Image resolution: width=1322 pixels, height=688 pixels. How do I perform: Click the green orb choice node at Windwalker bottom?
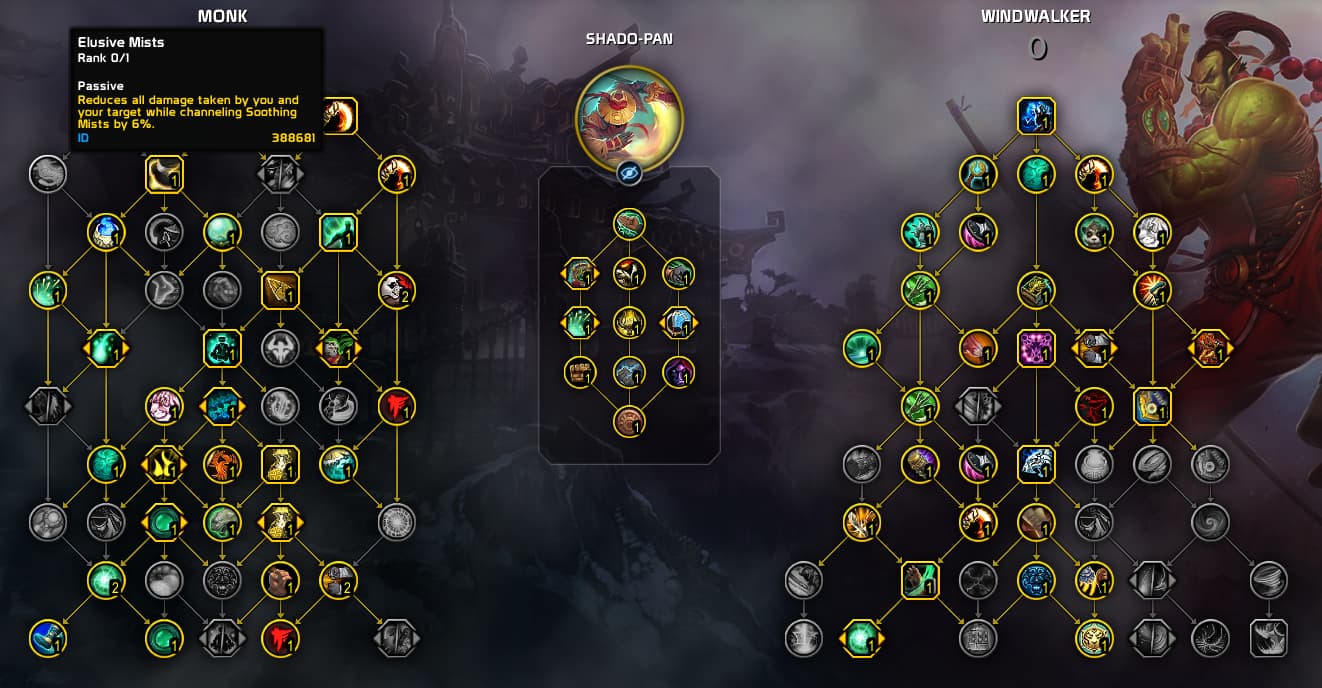coord(861,638)
